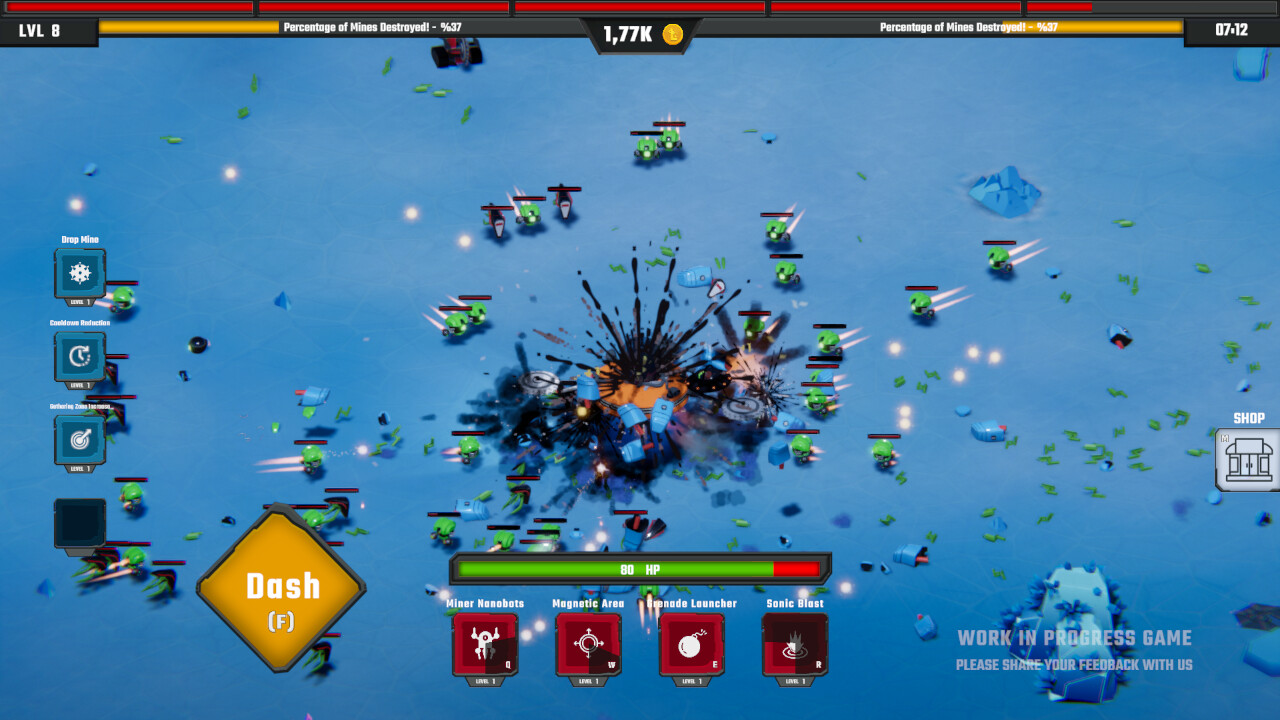
Task: Click the 07:12 match timer
Action: pos(1232,31)
